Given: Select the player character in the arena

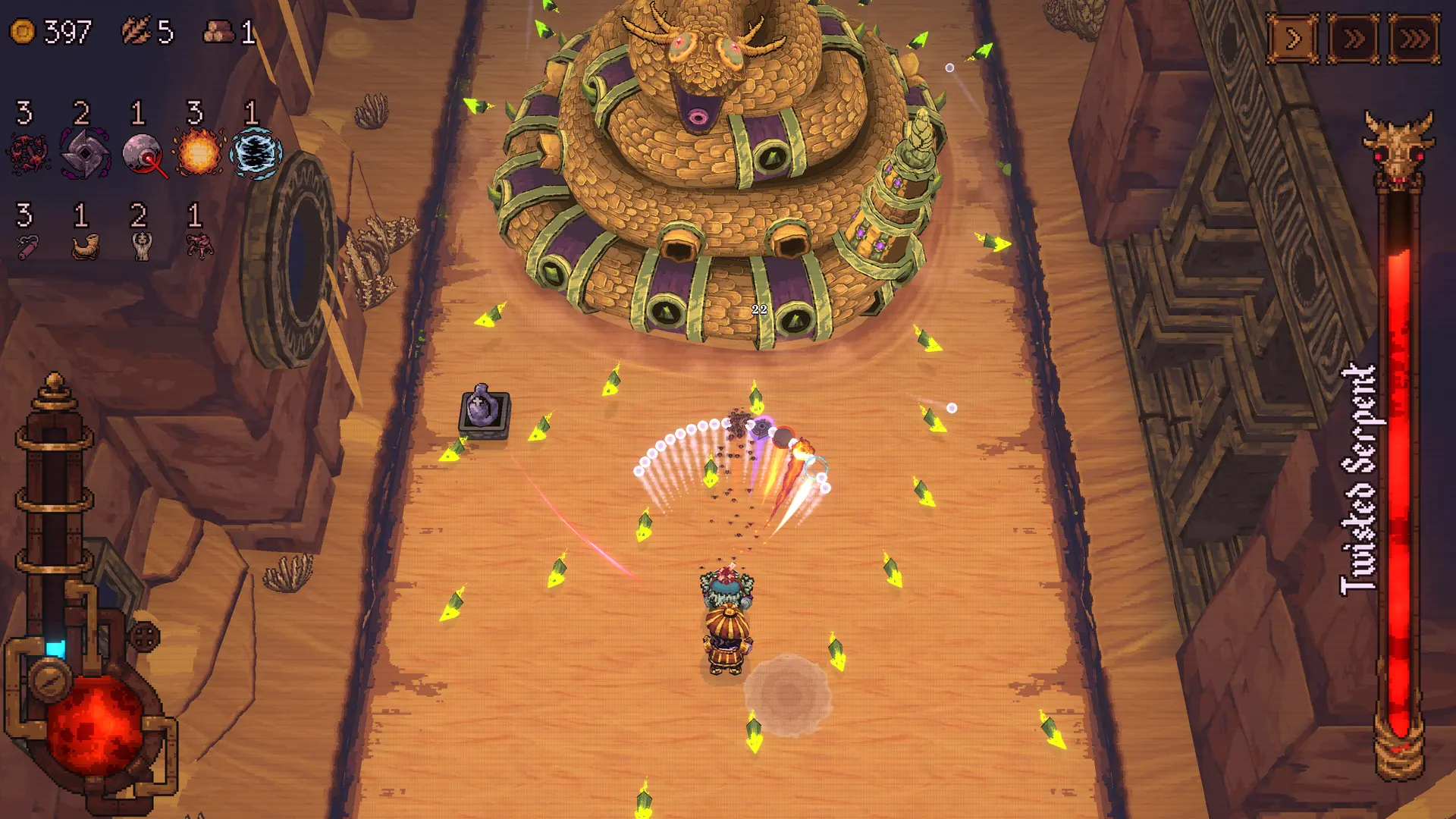Looking at the screenshot, I should click(x=726, y=622).
